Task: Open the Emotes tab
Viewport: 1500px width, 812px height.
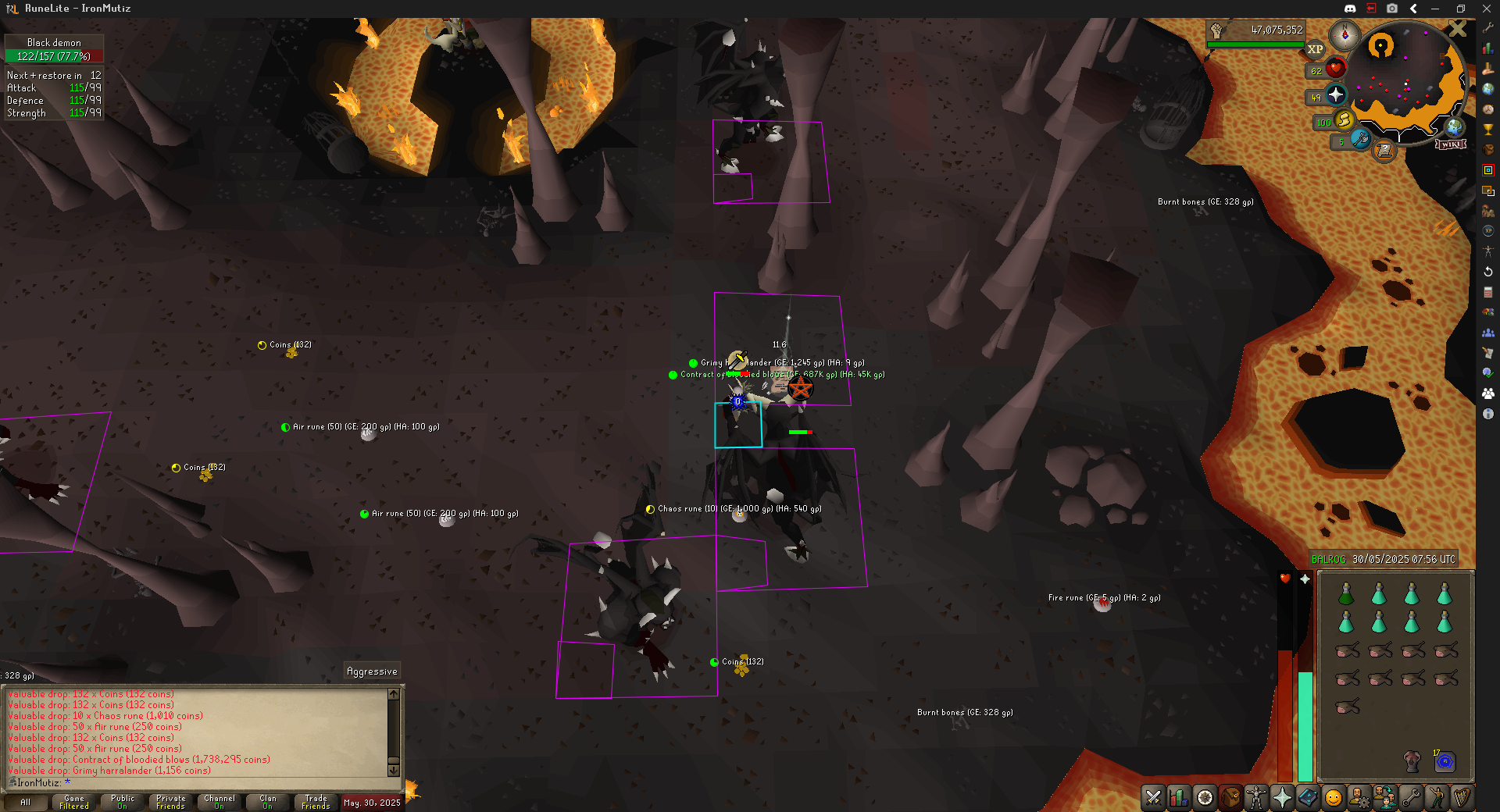Action: 1334,797
